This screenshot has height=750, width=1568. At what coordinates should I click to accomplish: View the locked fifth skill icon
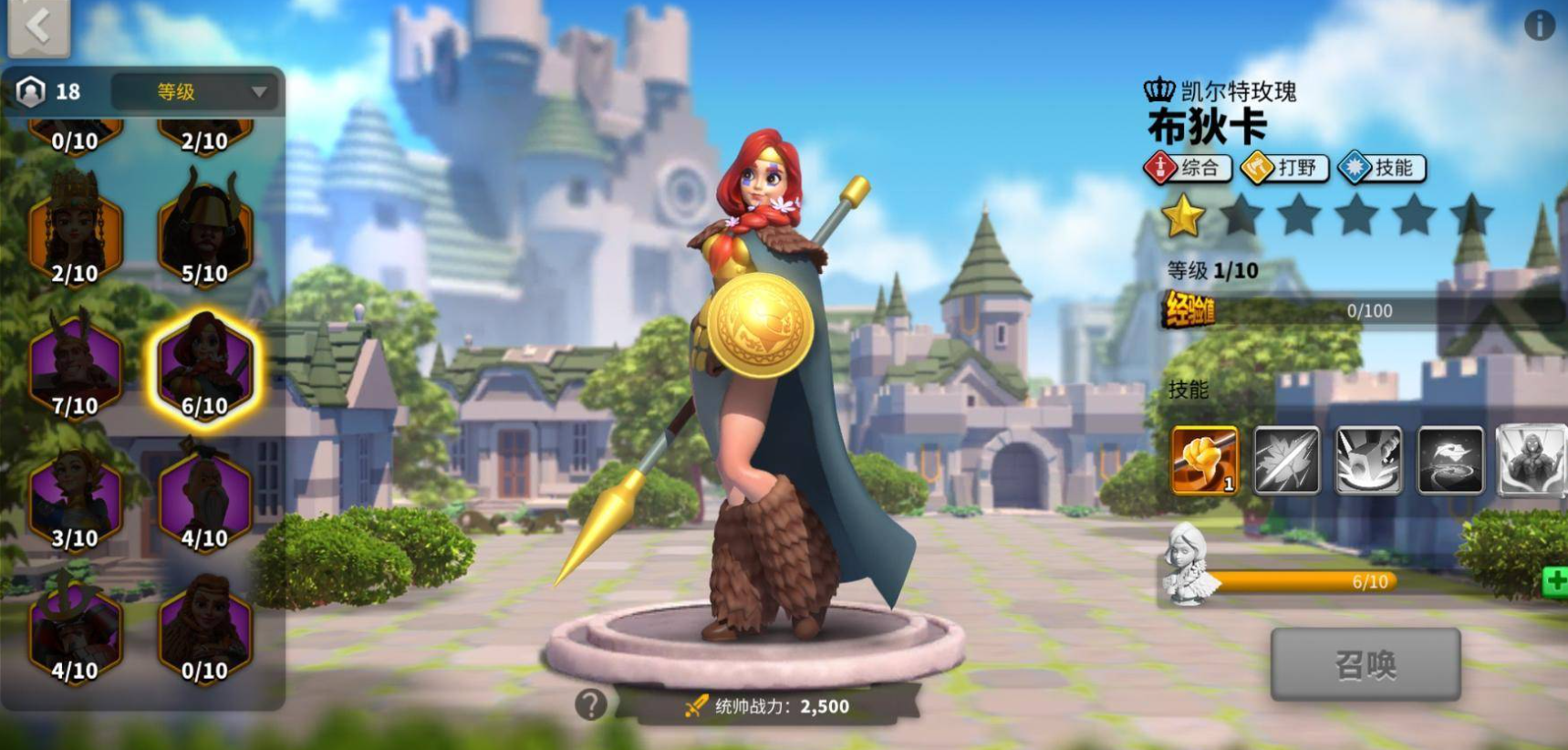click(1531, 460)
